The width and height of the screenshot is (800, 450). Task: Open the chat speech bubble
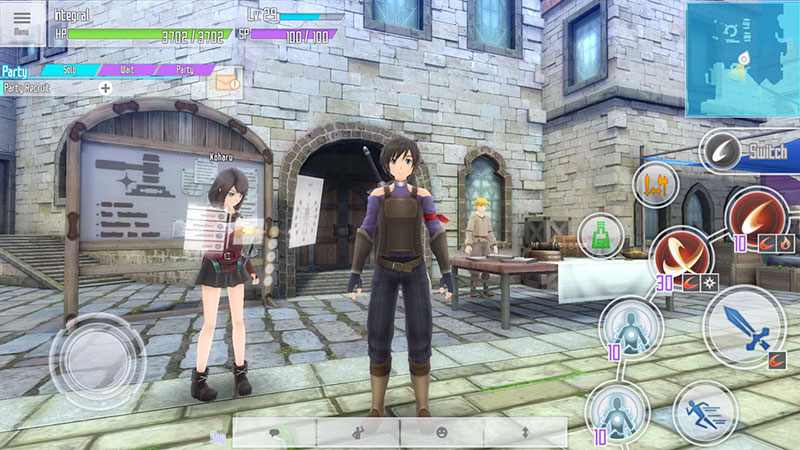point(274,432)
